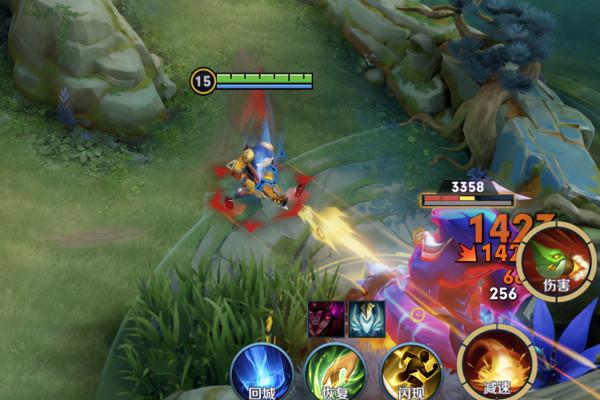Tap the 回城 recall button
This screenshot has height=400, width=600.
click(x=261, y=372)
